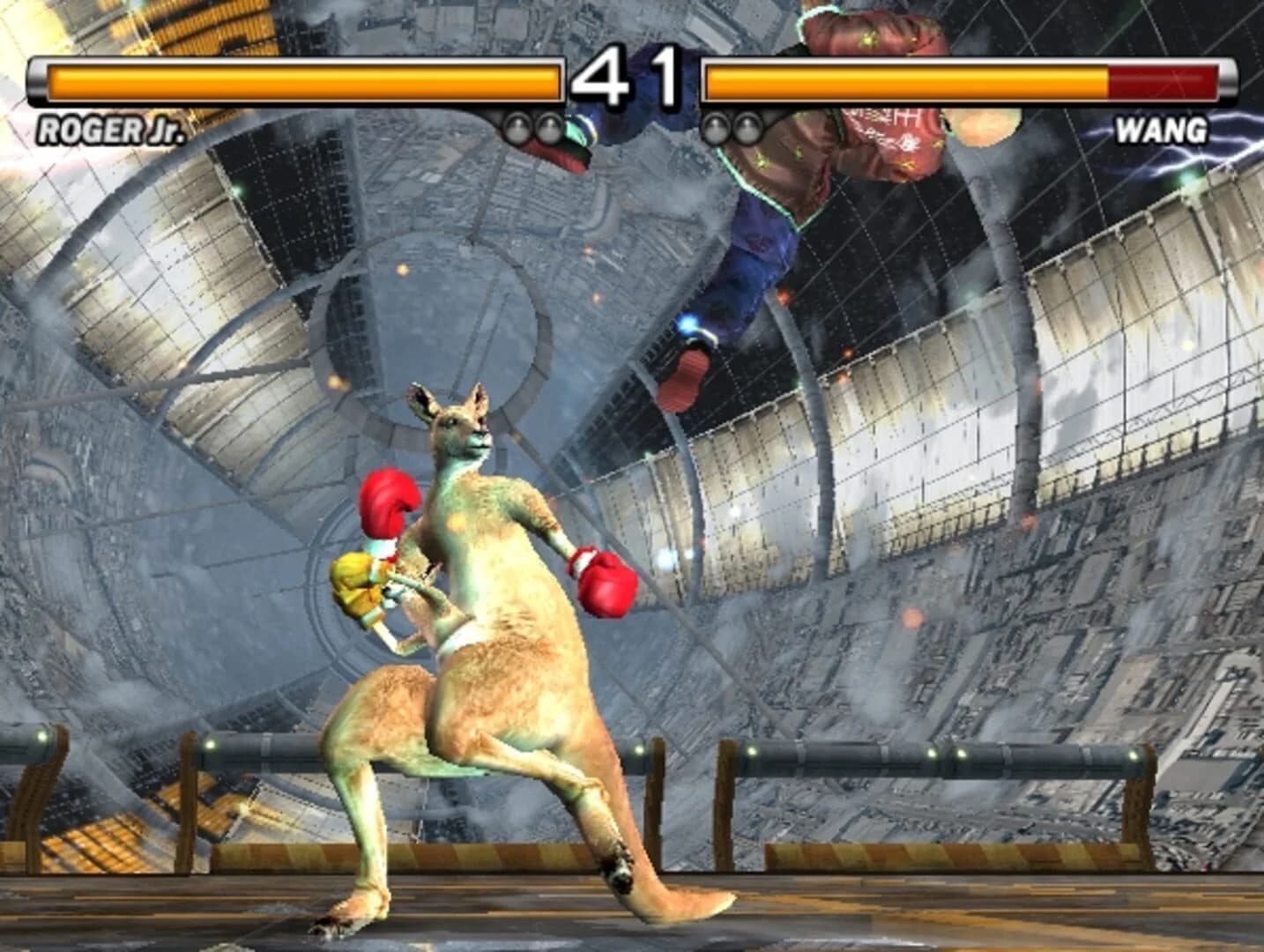Click Roger Jr.'s red right boxing glove
This screenshot has height=952, width=1264.
[x=605, y=583]
